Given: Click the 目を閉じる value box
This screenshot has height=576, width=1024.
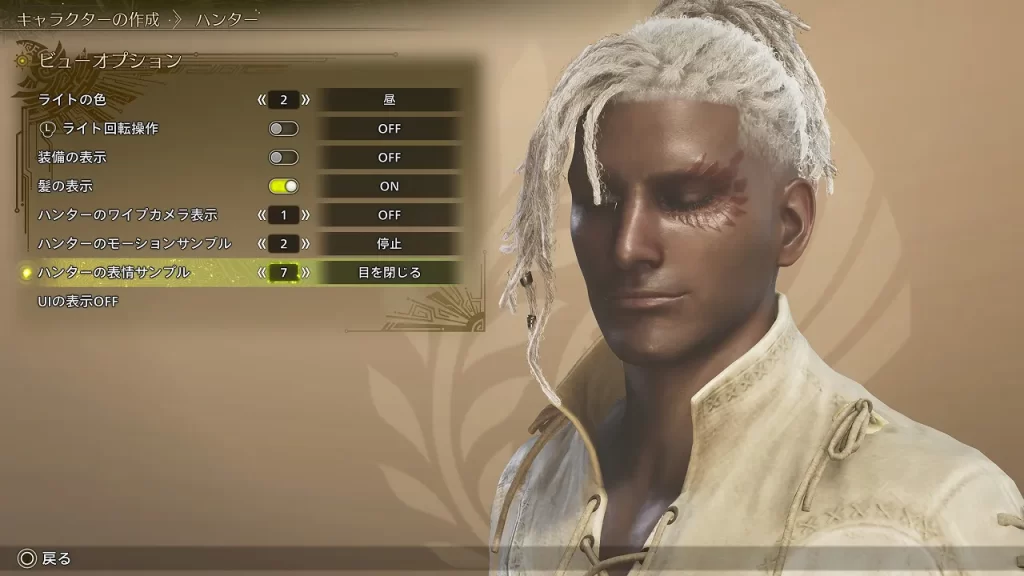Looking at the screenshot, I should [x=389, y=272].
